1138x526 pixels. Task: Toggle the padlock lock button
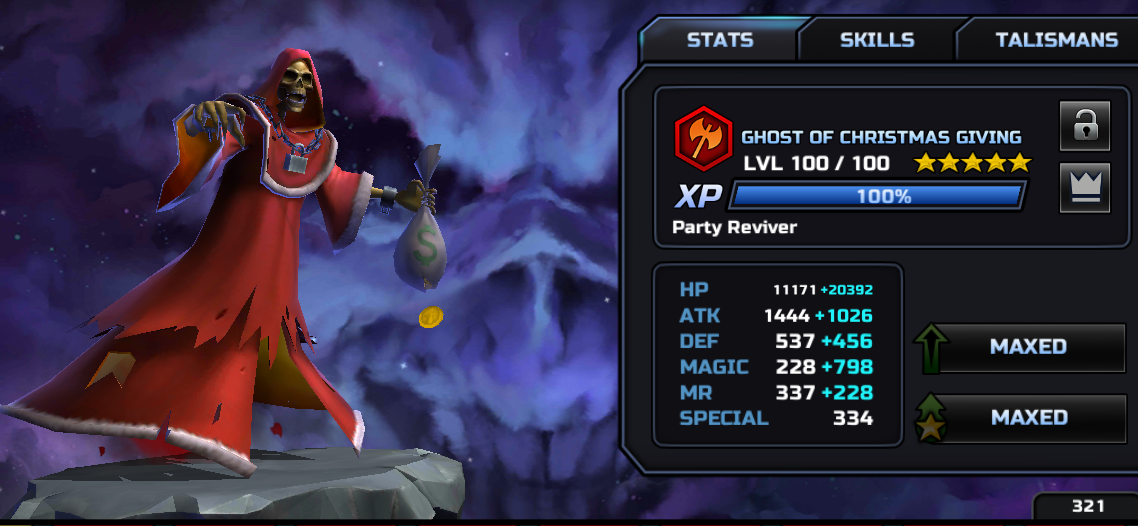[x=1085, y=126]
